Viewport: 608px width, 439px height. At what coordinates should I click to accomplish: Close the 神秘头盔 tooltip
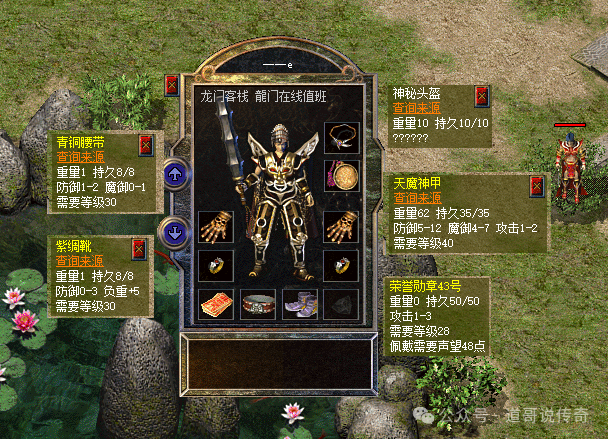(x=482, y=97)
